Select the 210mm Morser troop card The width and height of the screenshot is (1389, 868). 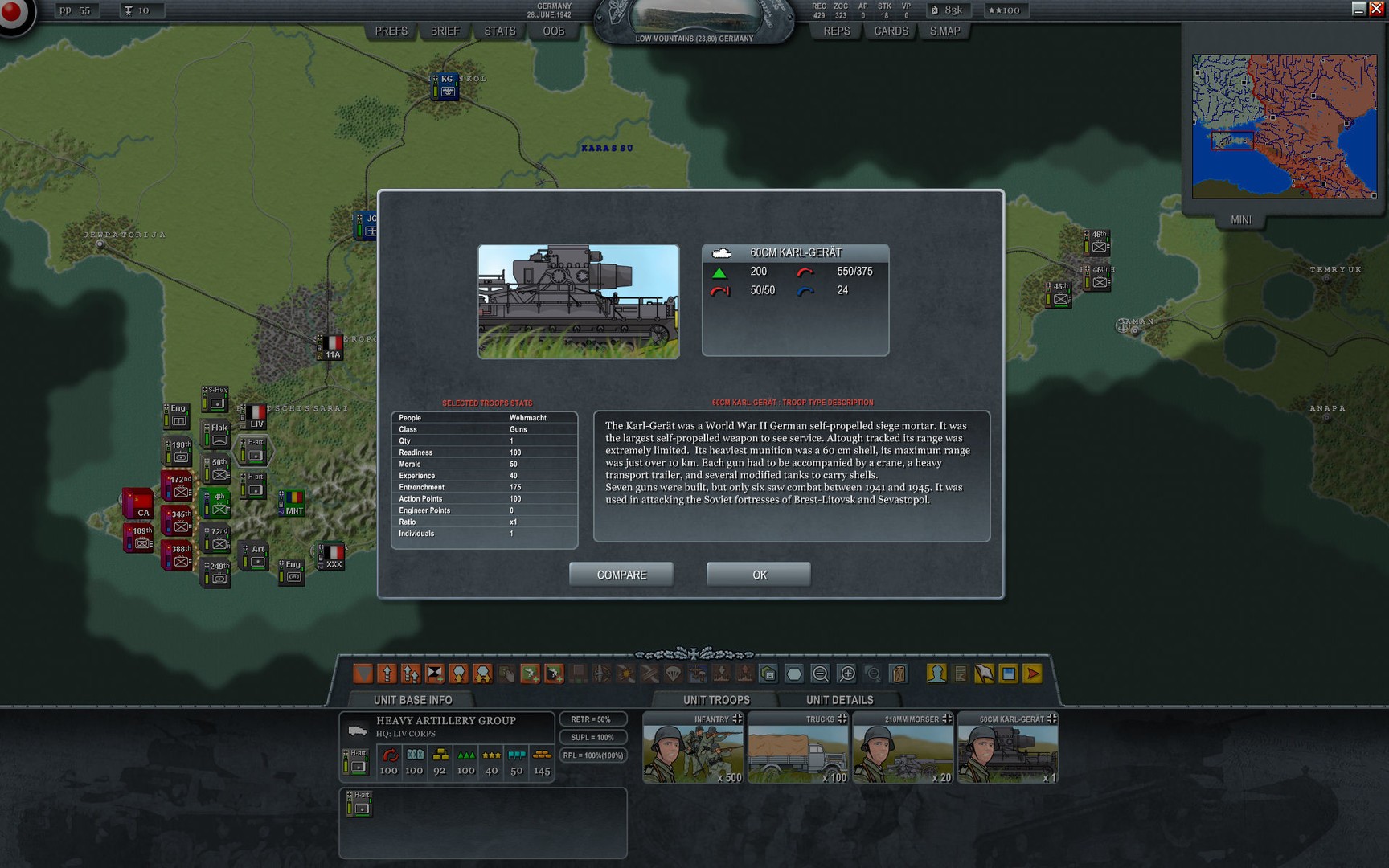pos(903,749)
